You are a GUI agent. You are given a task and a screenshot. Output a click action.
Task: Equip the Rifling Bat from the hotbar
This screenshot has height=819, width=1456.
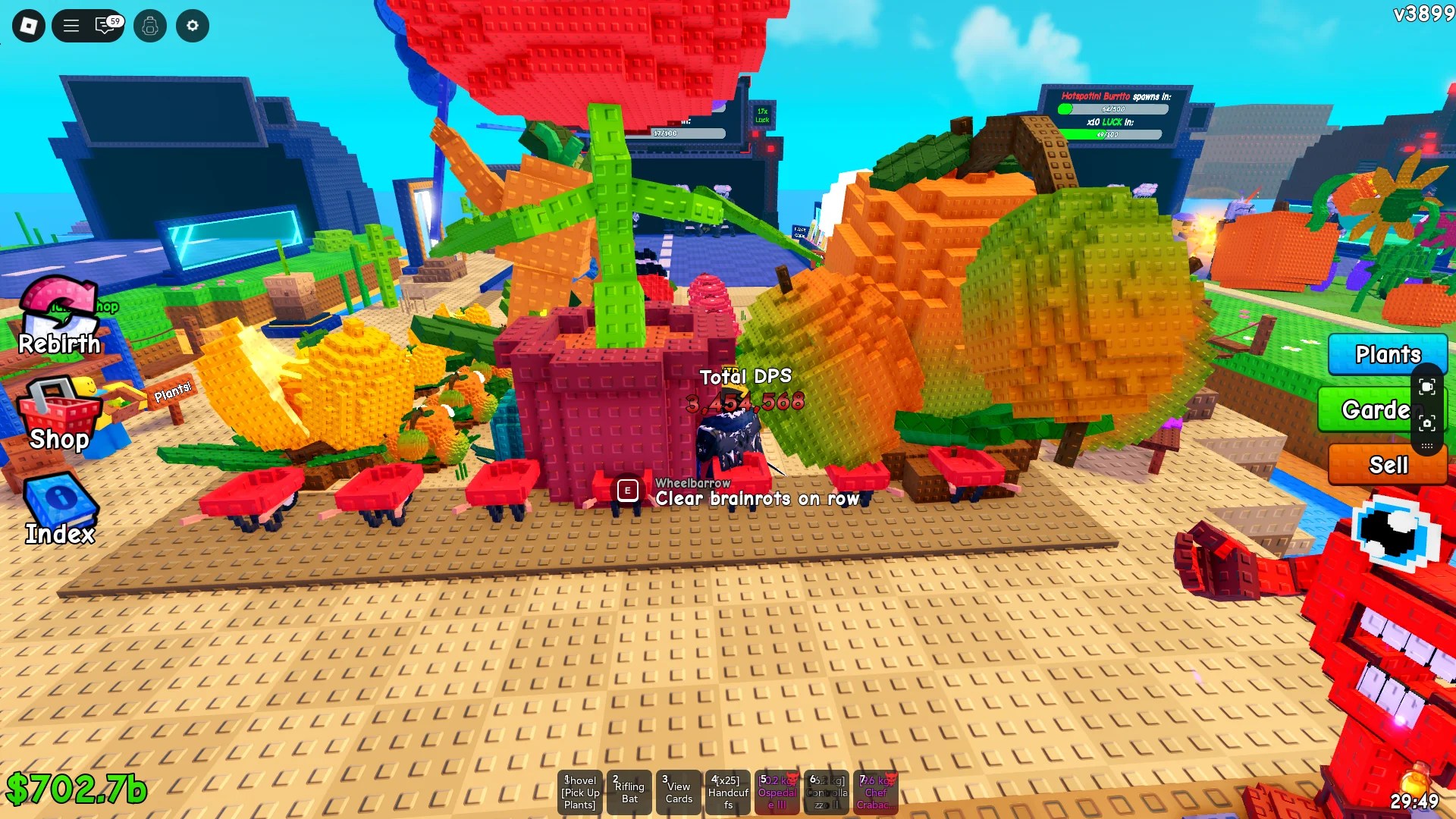click(x=629, y=792)
